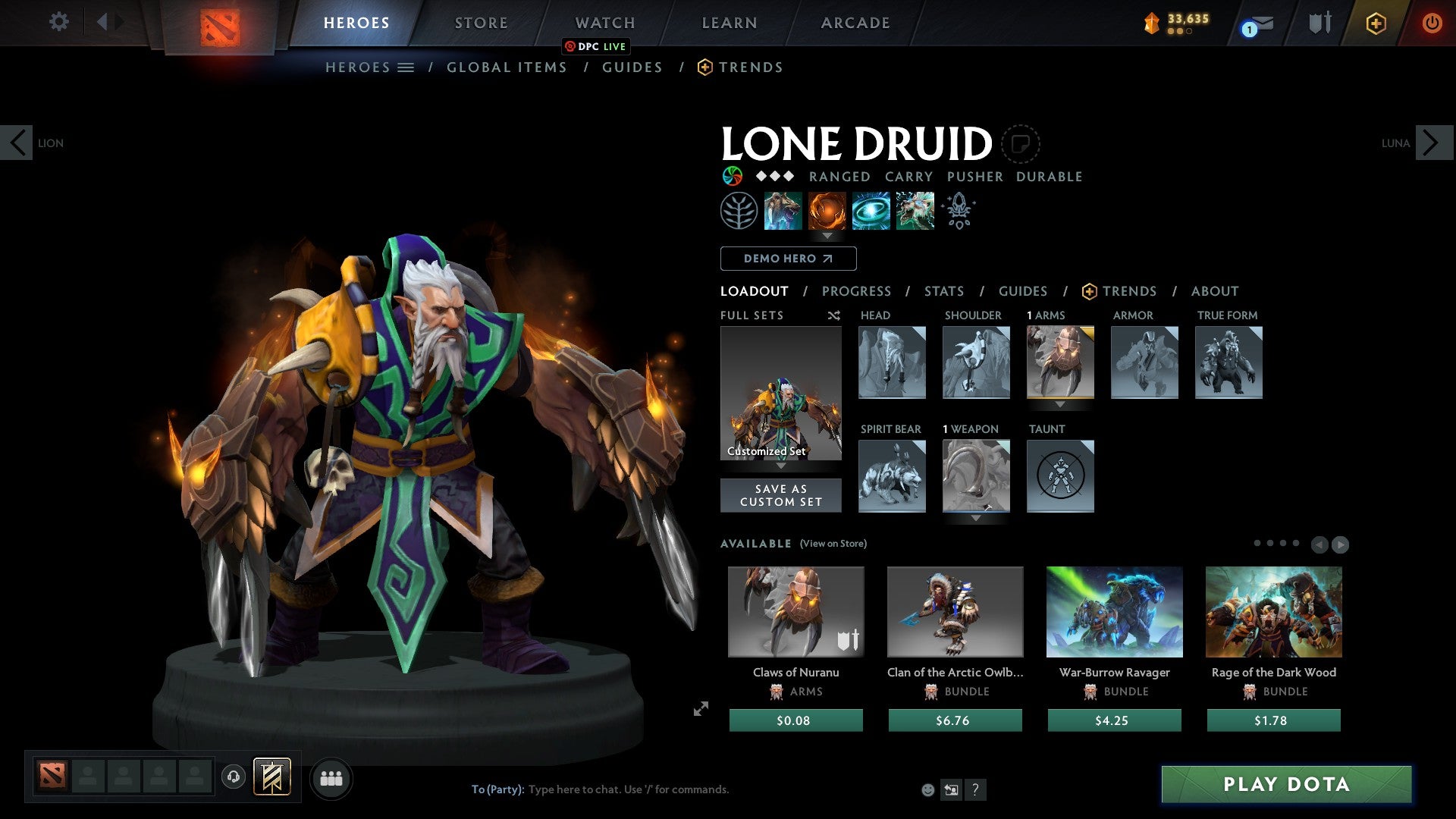Open the party finder people icon

[331, 777]
